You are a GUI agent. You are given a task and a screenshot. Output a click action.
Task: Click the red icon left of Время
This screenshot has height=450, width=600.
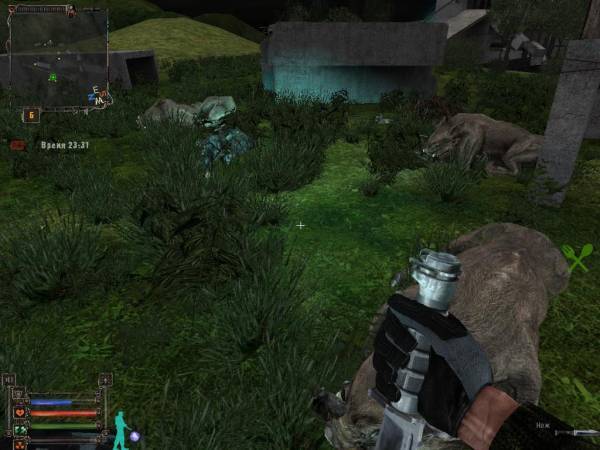tap(17, 145)
